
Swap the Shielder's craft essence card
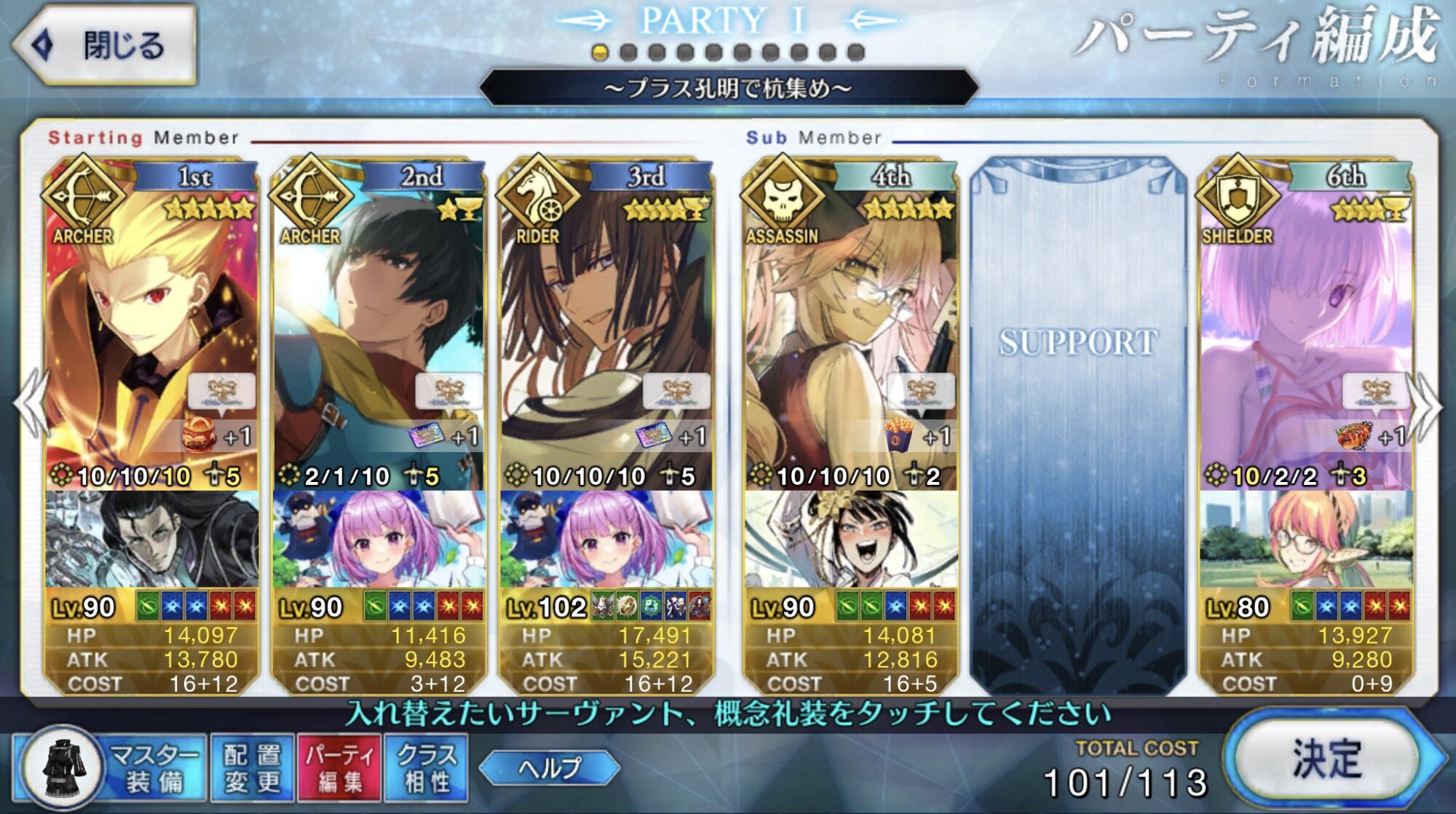tap(1306, 539)
